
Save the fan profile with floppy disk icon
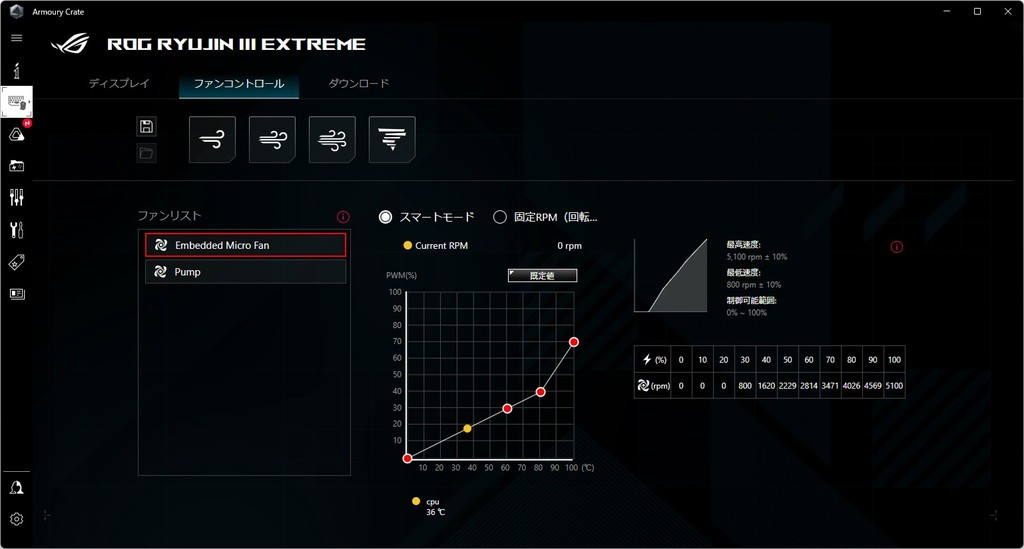tap(147, 126)
